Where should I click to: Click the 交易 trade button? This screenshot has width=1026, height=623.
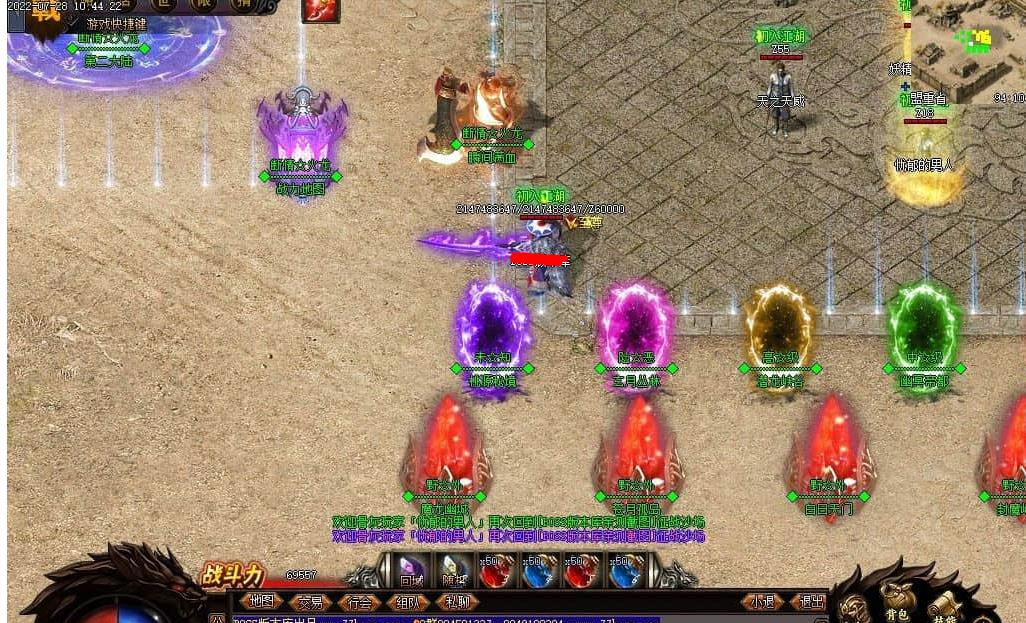point(310,601)
